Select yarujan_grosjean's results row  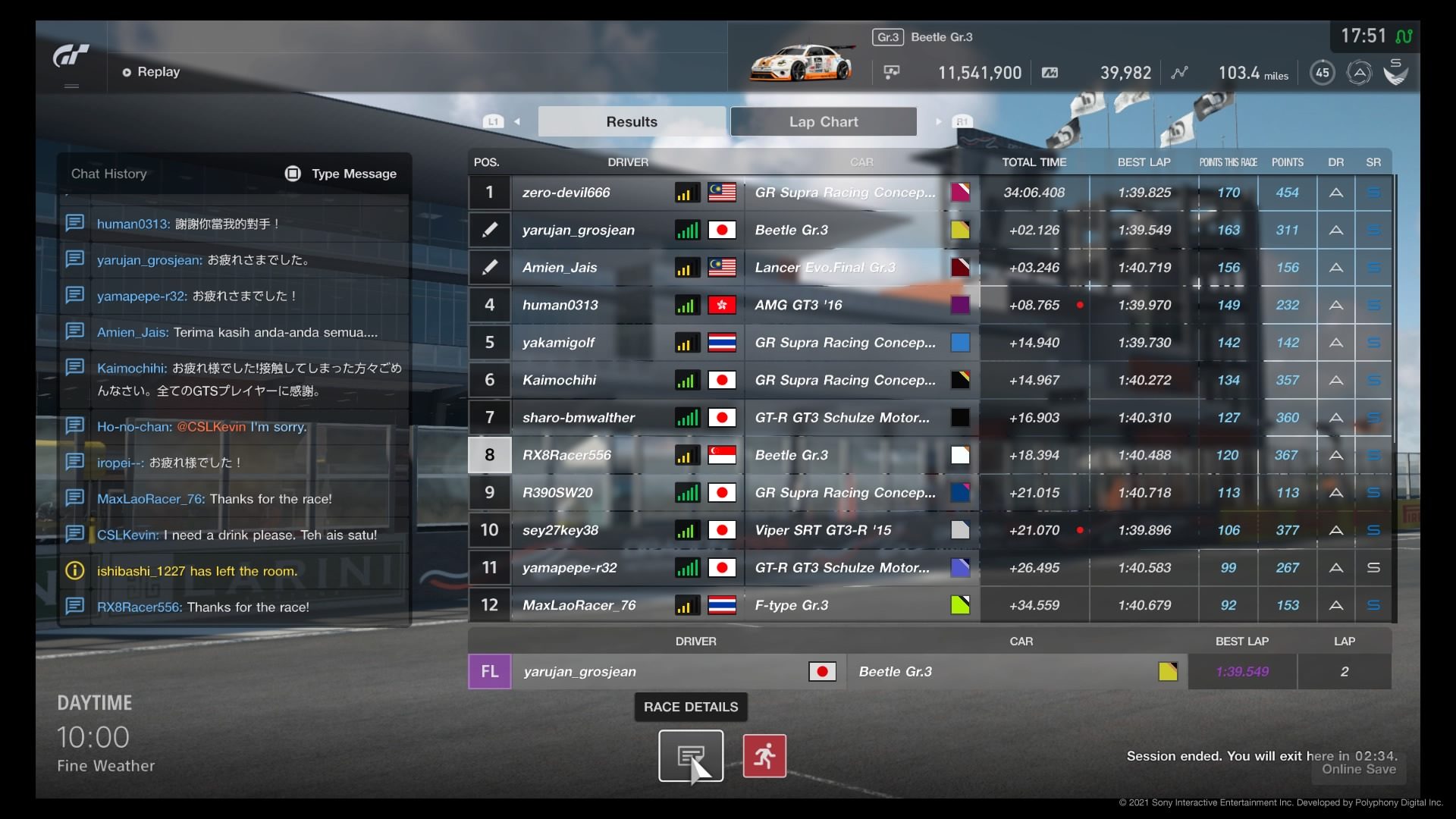click(x=578, y=230)
